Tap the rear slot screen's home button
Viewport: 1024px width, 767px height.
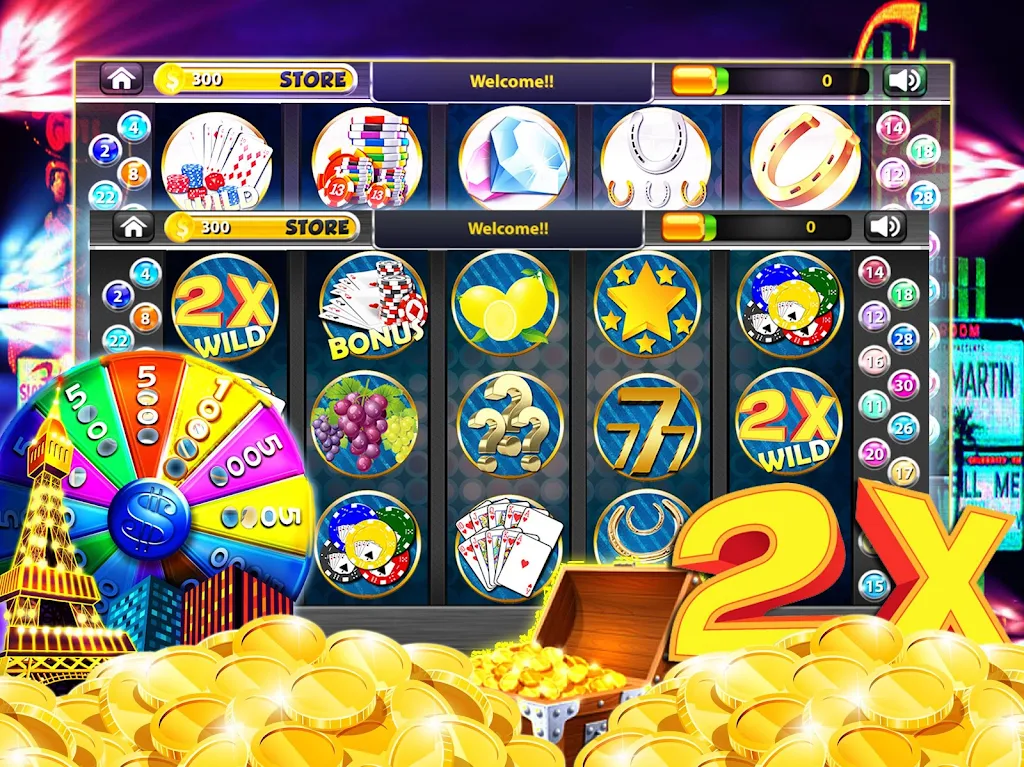click(120, 79)
